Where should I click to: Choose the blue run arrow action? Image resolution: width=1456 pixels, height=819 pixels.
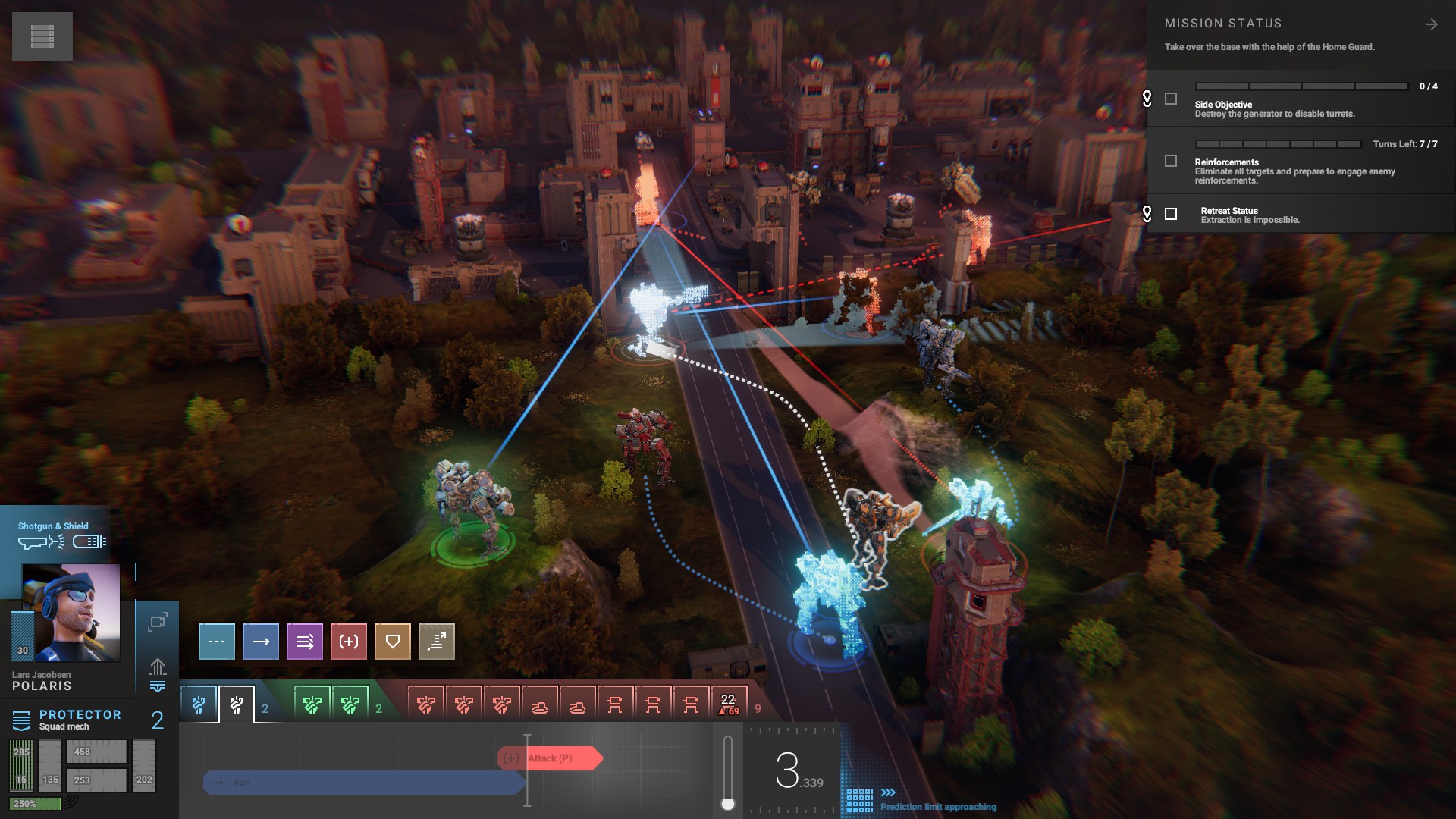tap(261, 642)
